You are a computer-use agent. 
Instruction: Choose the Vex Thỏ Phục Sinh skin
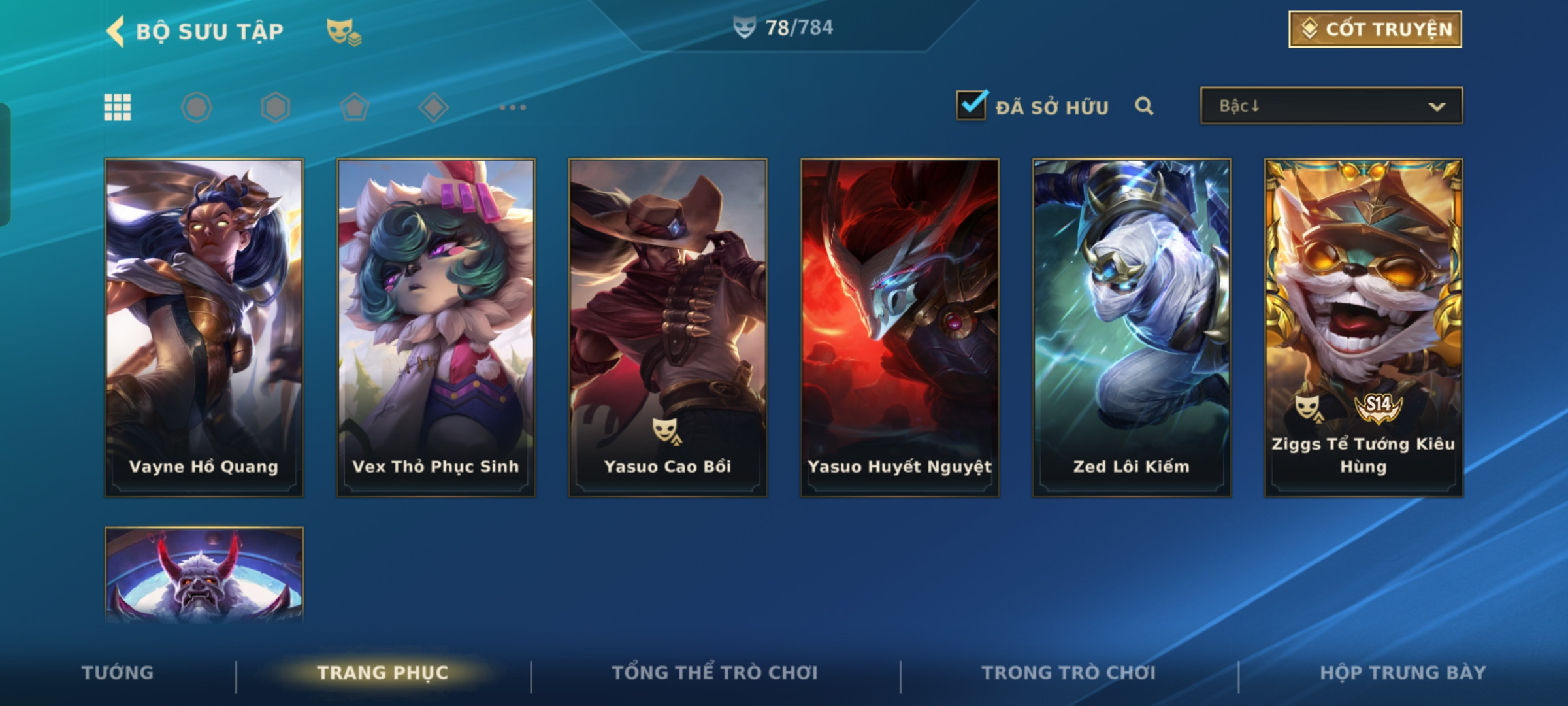pyautogui.click(x=436, y=327)
